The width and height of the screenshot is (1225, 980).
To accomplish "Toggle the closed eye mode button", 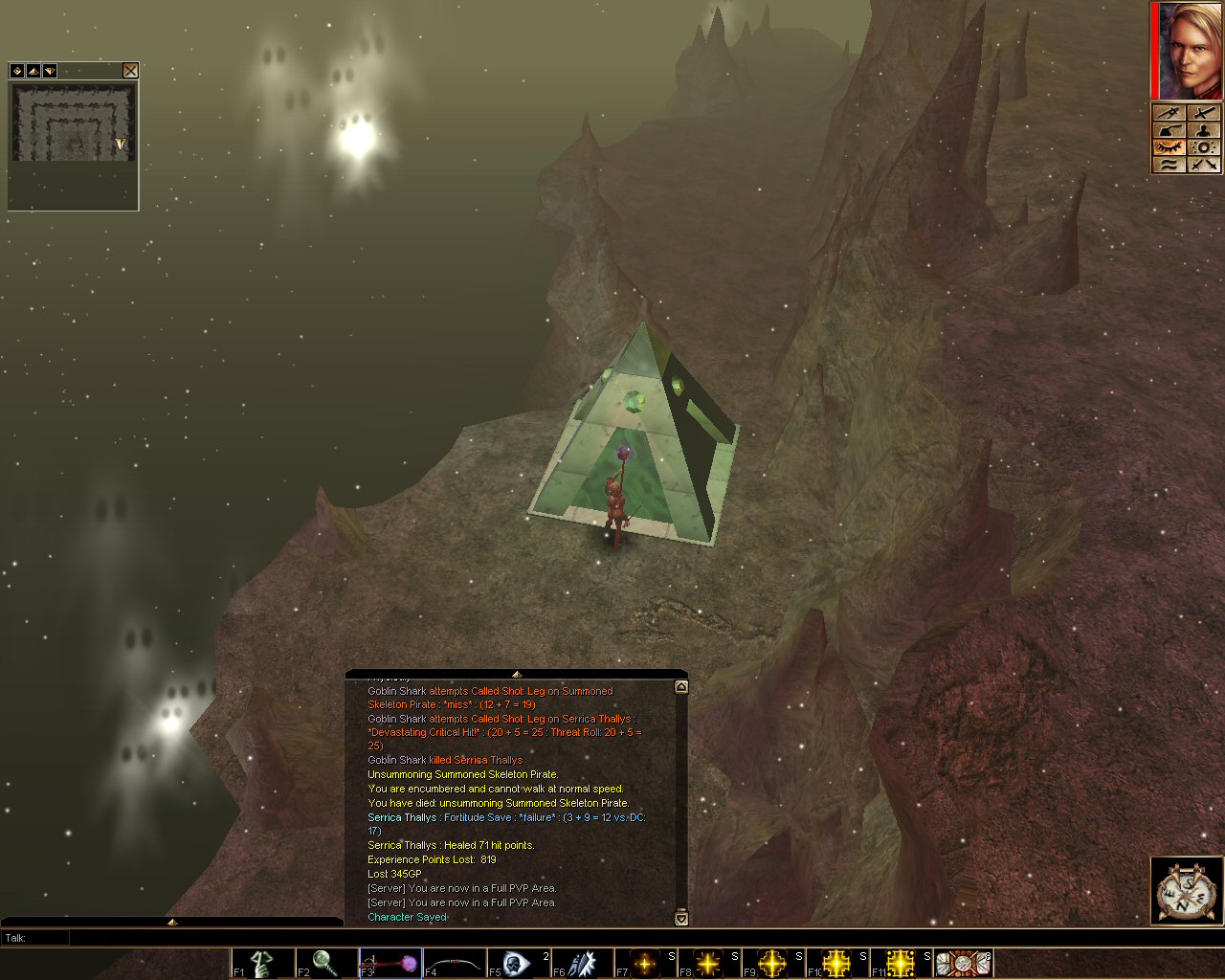I will point(1169,147).
